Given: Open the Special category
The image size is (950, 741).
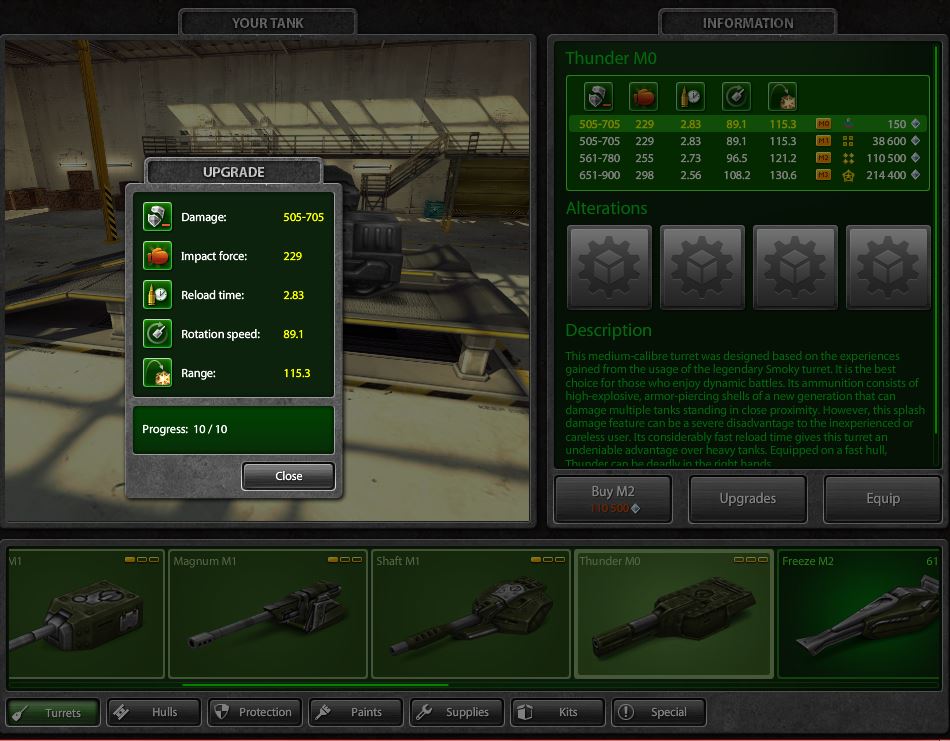Looking at the screenshot, I should point(658,712).
